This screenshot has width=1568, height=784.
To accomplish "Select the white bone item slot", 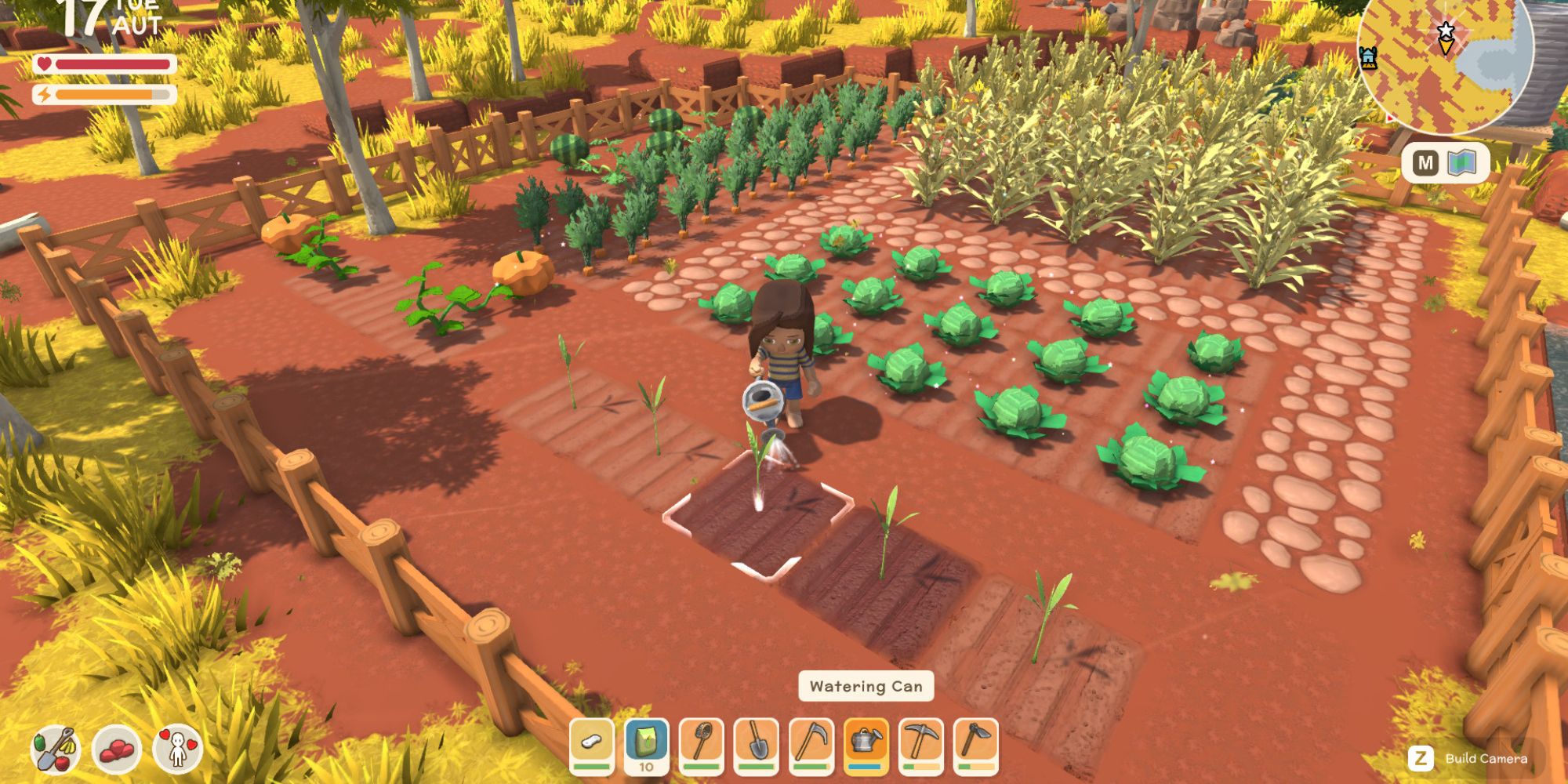I will [592, 744].
